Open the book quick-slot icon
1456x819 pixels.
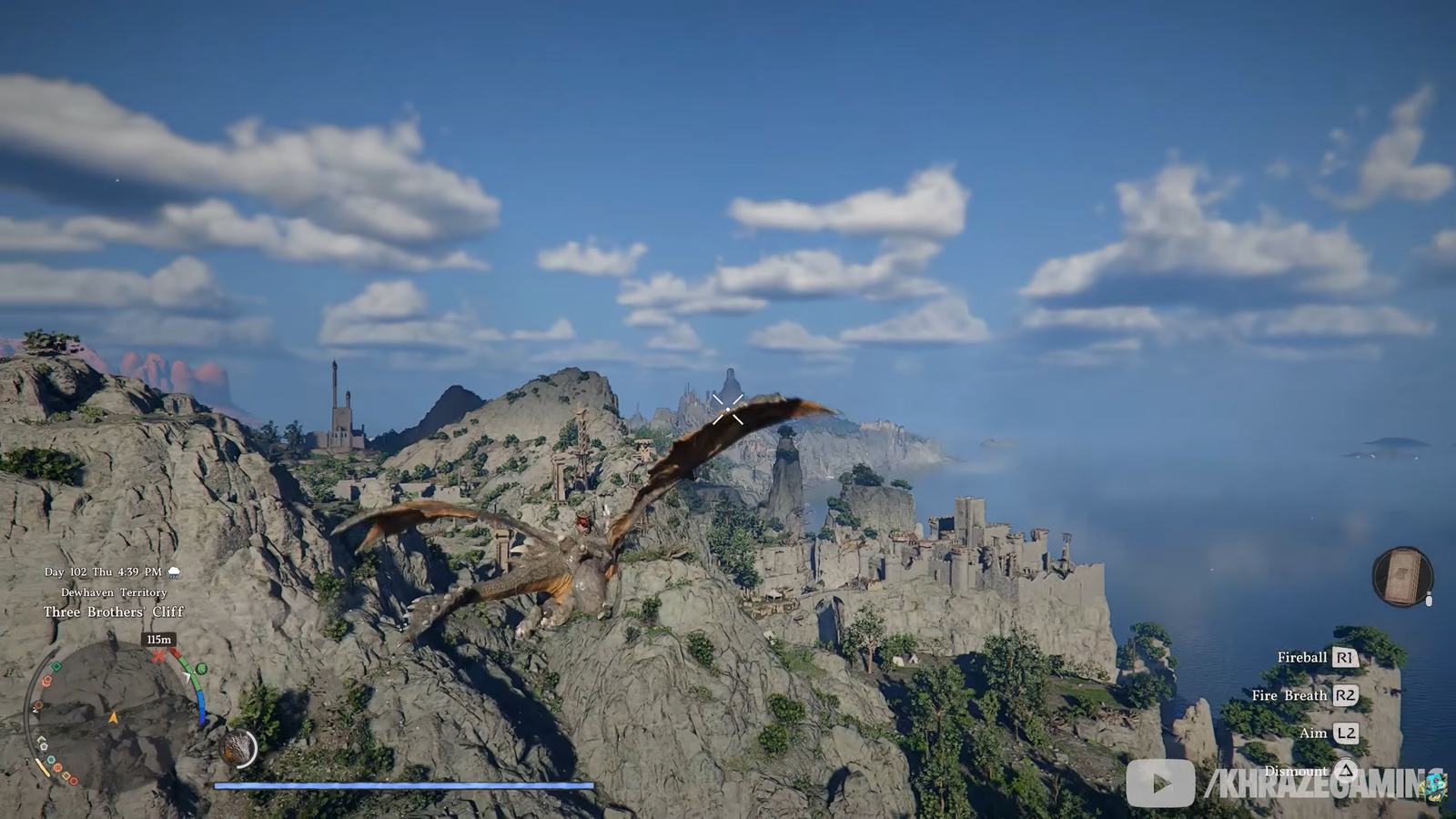pos(1401,577)
